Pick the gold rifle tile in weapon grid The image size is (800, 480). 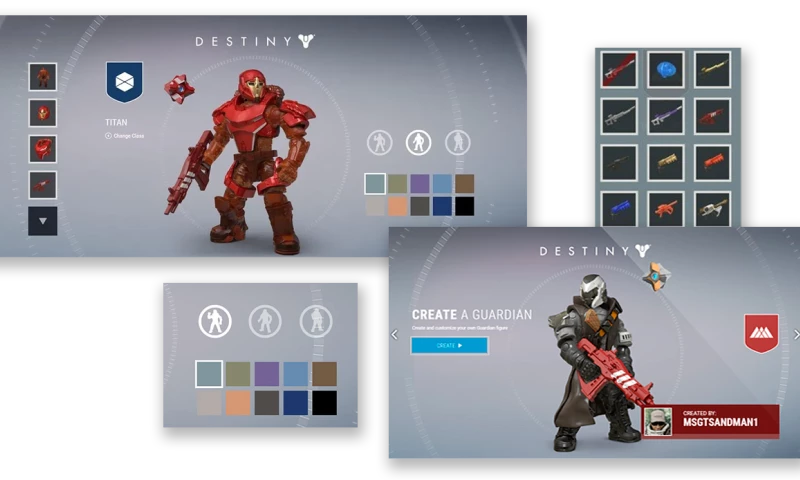click(712, 70)
